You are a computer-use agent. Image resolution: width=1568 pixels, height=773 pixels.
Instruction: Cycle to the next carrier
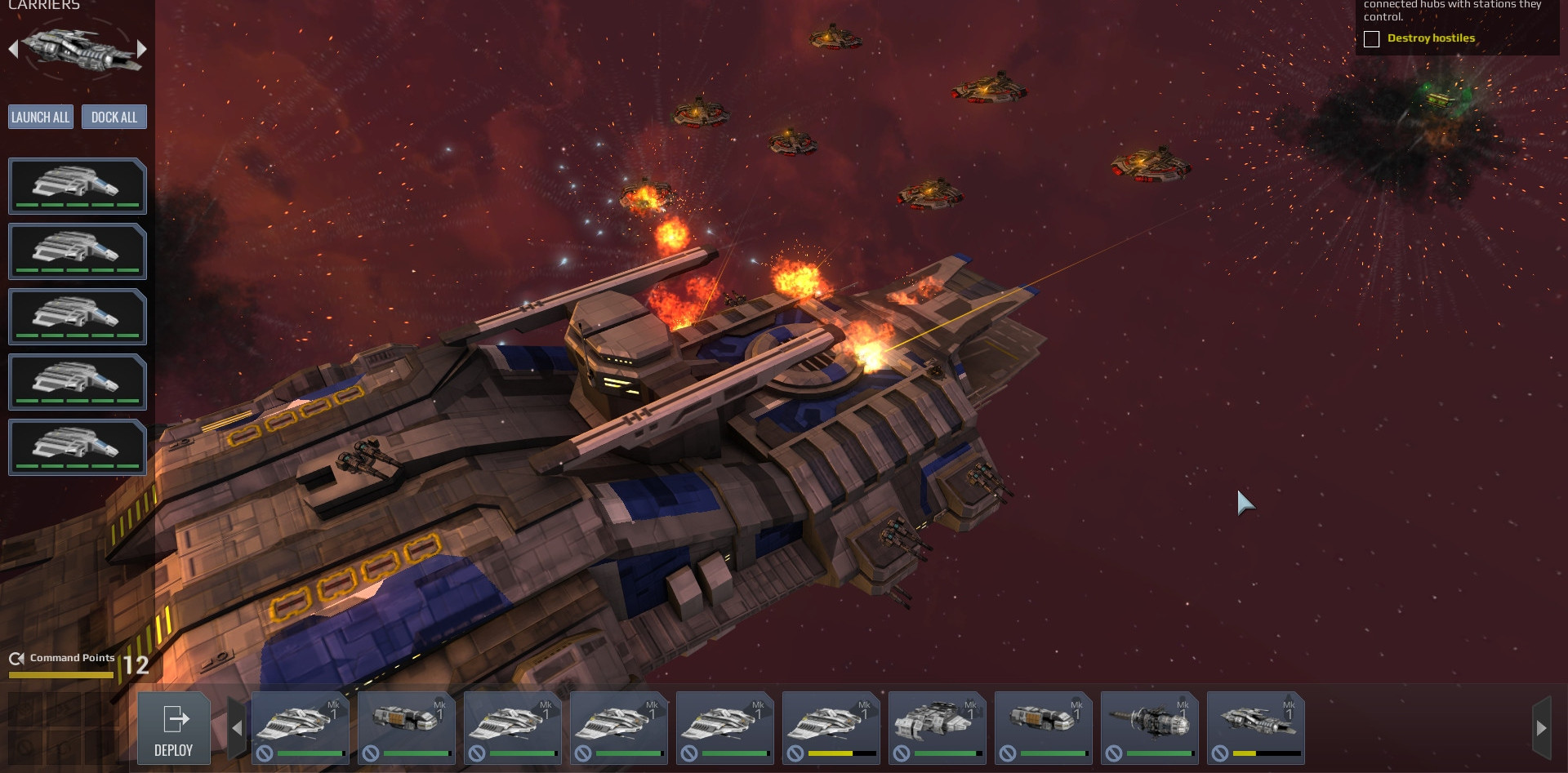tap(142, 50)
